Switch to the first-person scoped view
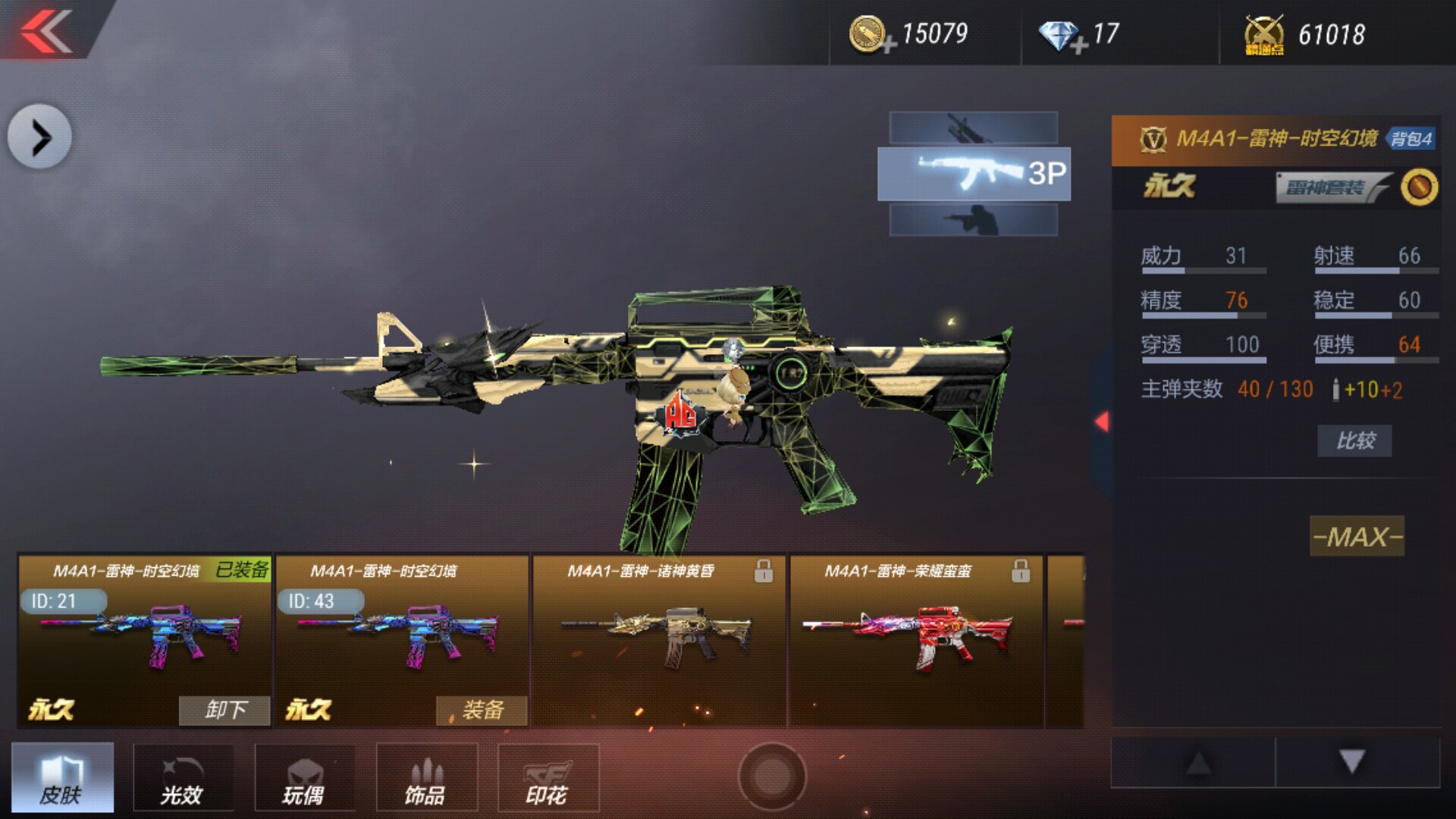Image resolution: width=1456 pixels, height=819 pixels. click(x=974, y=128)
